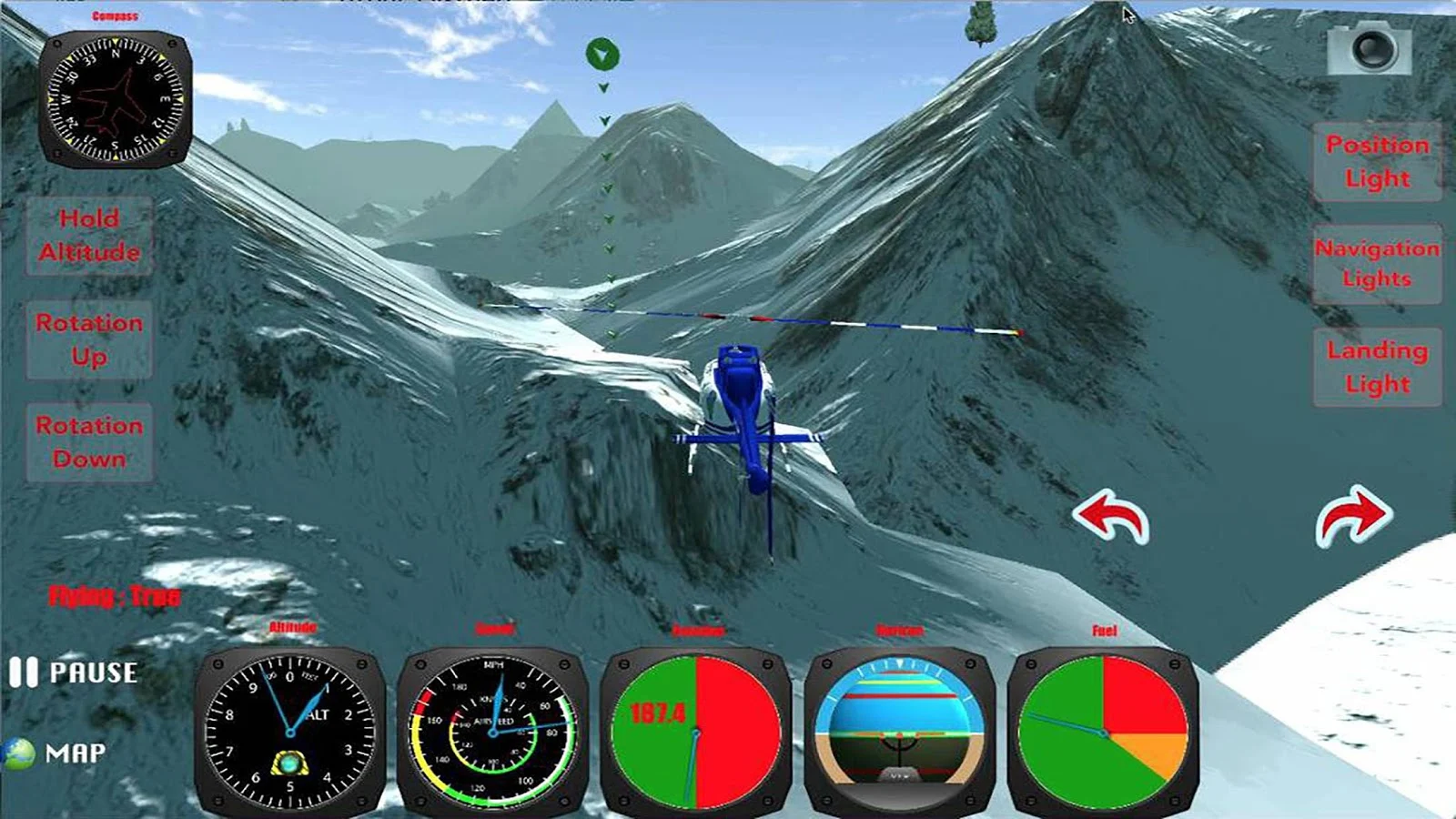Select the Altitude gauge
Screen dimensions: 1456x819
coord(289,733)
